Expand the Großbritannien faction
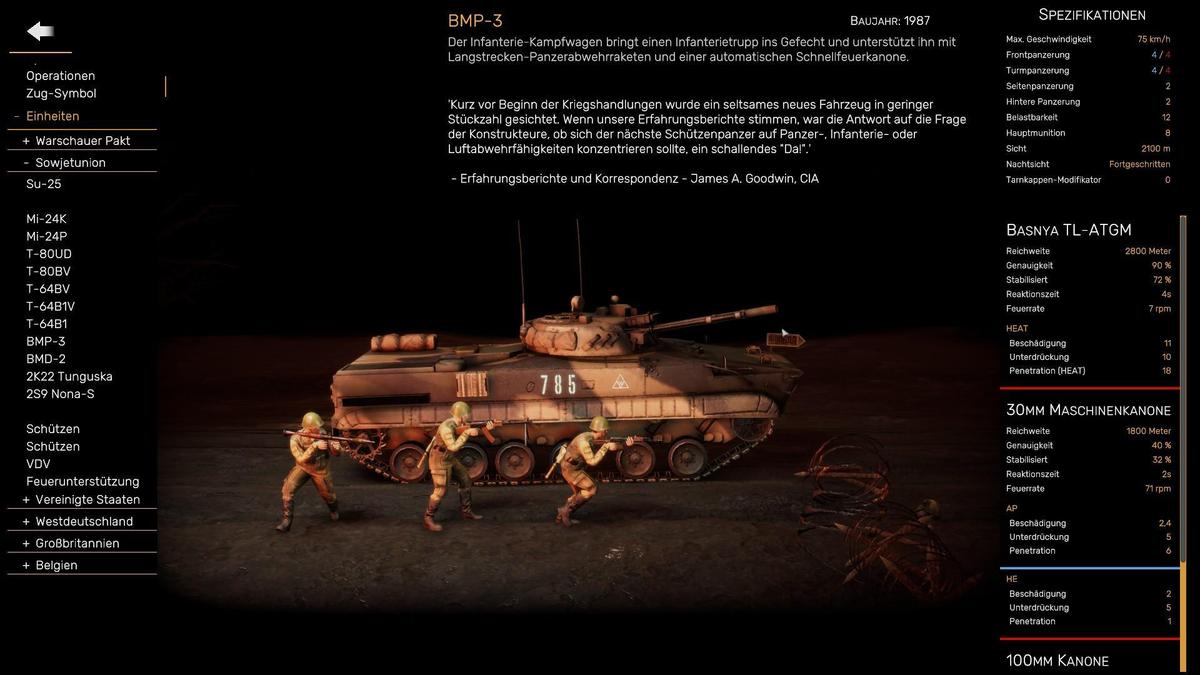The height and width of the screenshot is (675, 1200). point(70,544)
